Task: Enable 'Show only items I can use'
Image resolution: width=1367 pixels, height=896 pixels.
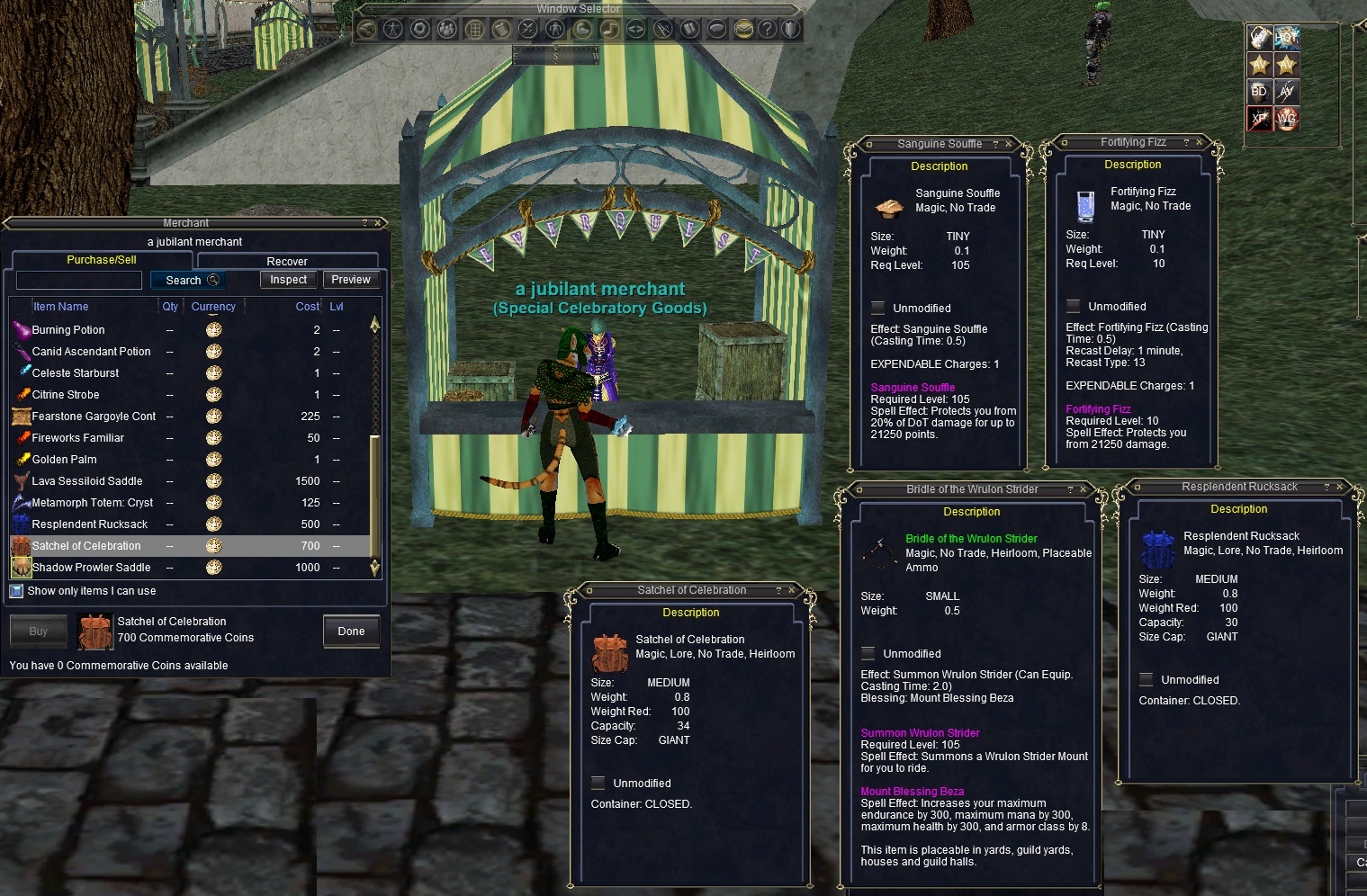Action: point(16,590)
